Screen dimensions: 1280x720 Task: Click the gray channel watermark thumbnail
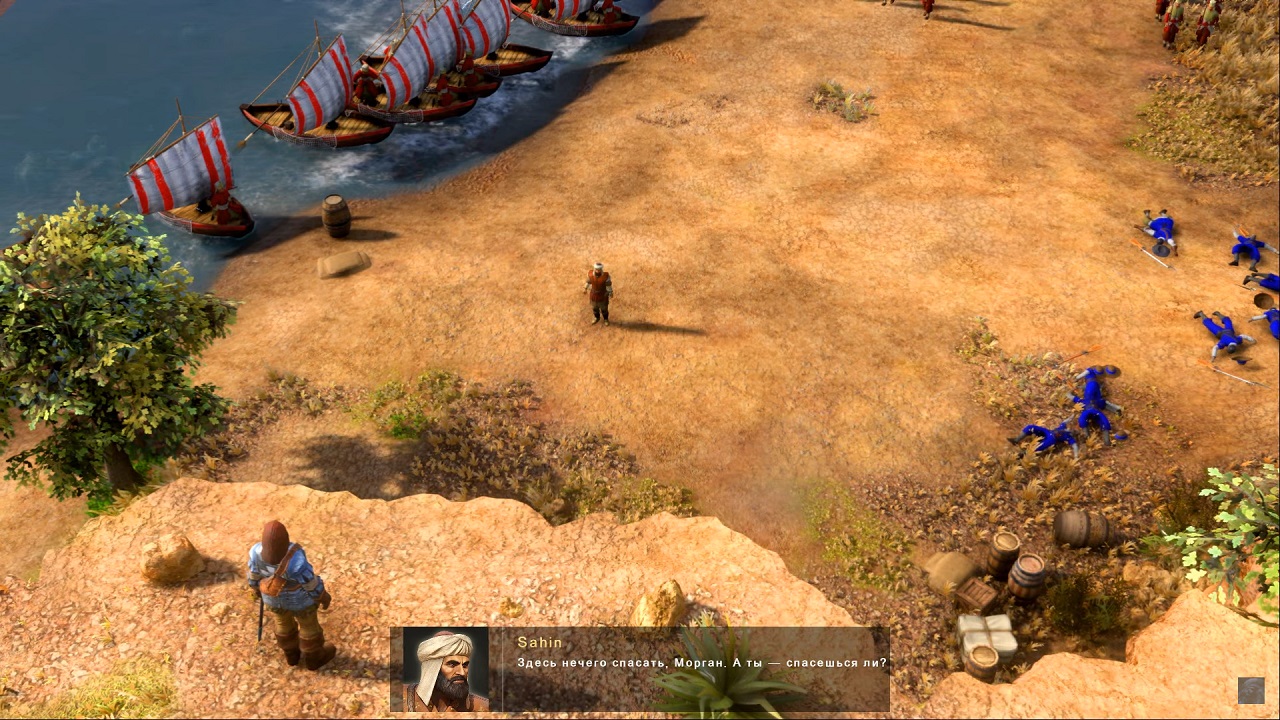pos(1251,690)
